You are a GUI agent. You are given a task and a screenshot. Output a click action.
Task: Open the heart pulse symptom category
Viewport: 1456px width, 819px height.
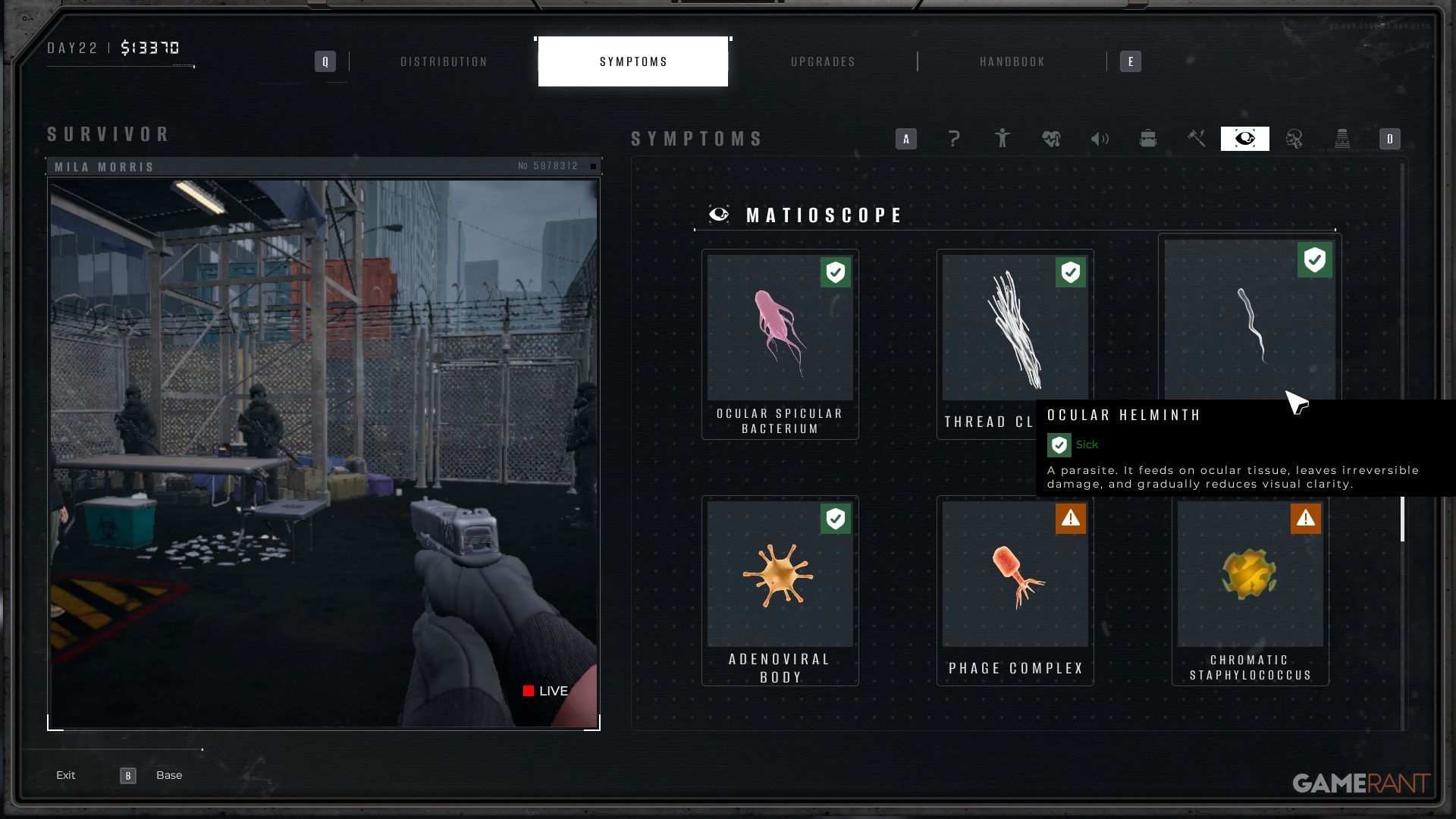pyautogui.click(x=1051, y=139)
